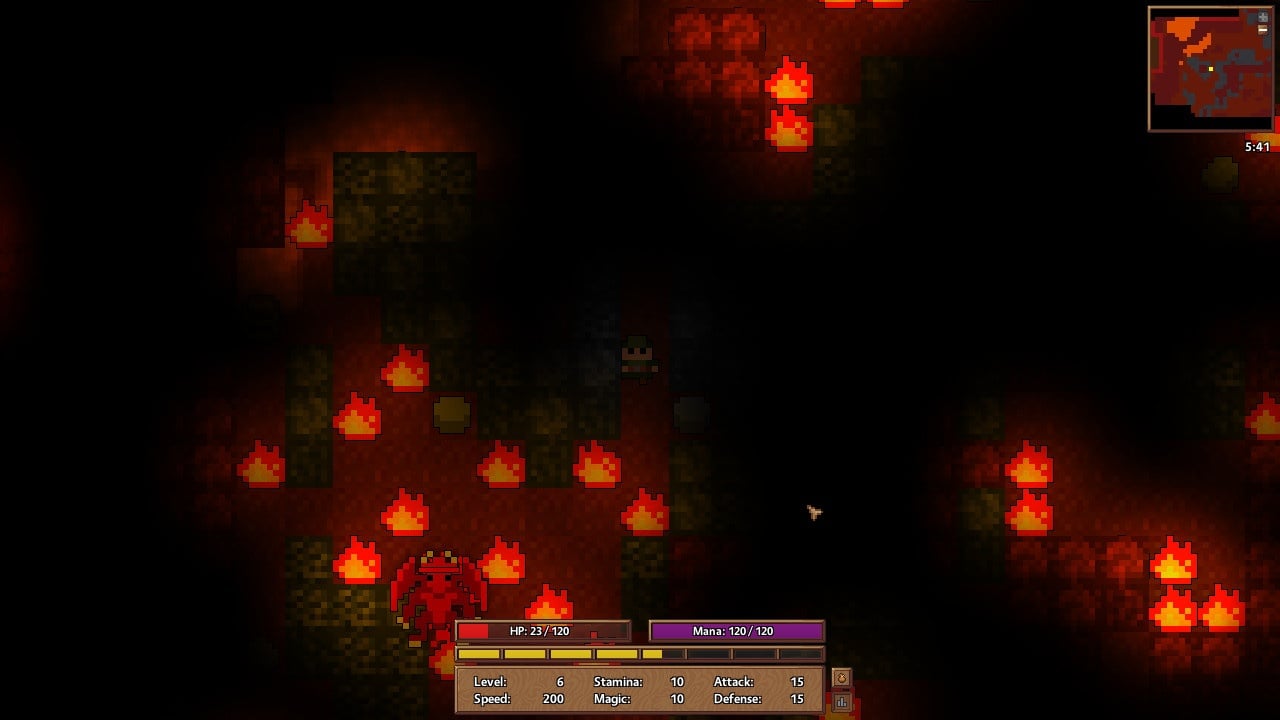Zoom out the minimap with minus button
Viewport: 1280px width, 720px height.
[x=1264, y=29]
